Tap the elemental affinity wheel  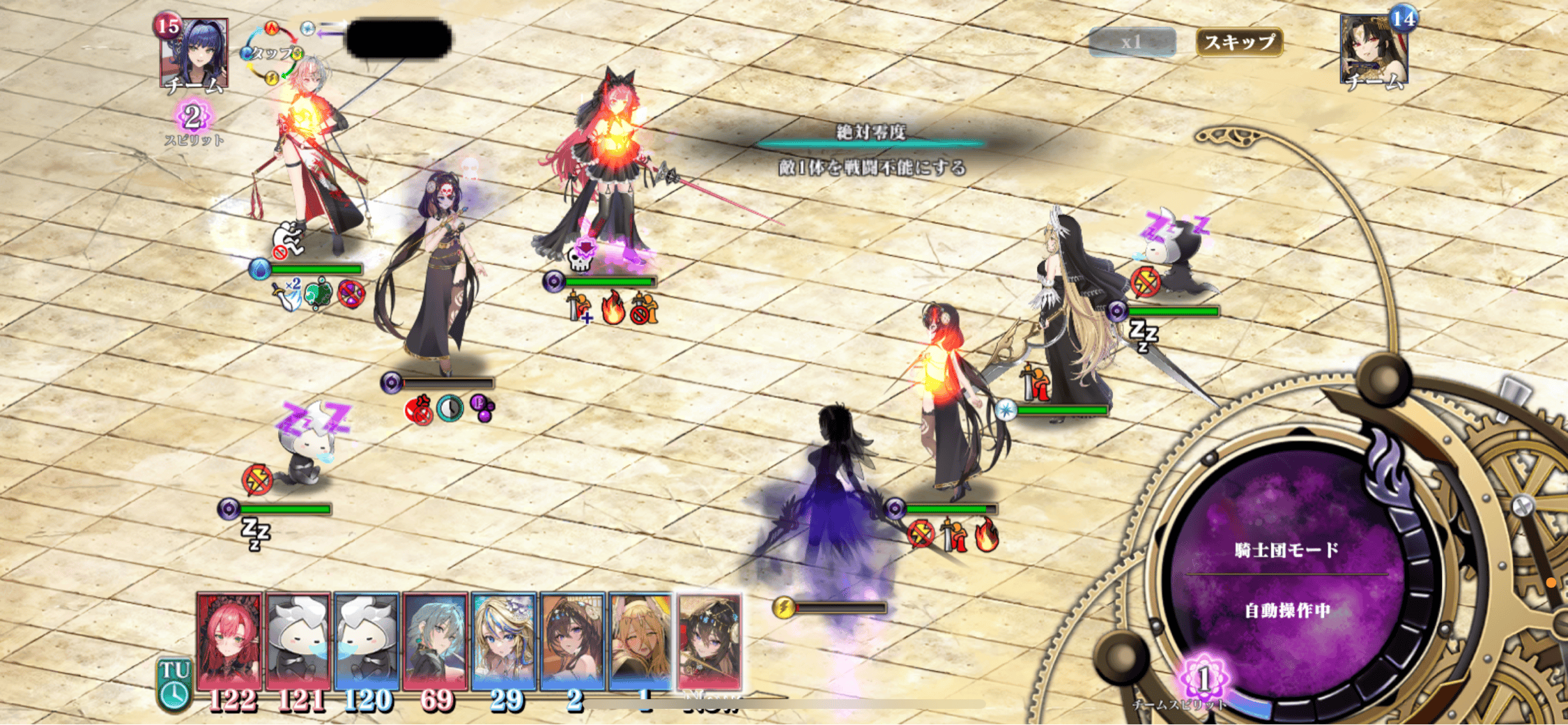coord(272,53)
